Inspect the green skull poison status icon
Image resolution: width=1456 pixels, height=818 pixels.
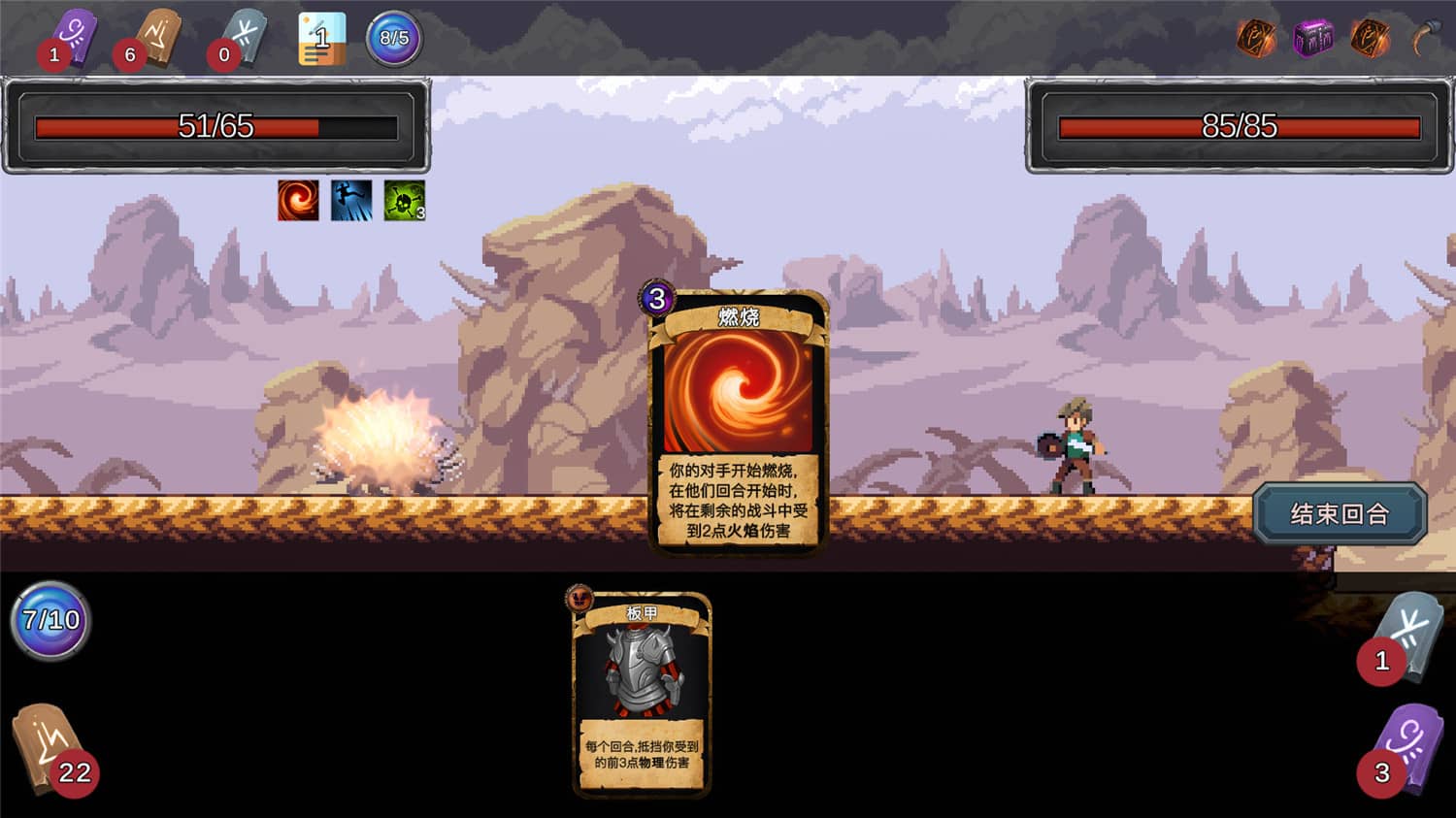click(x=404, y=200)
